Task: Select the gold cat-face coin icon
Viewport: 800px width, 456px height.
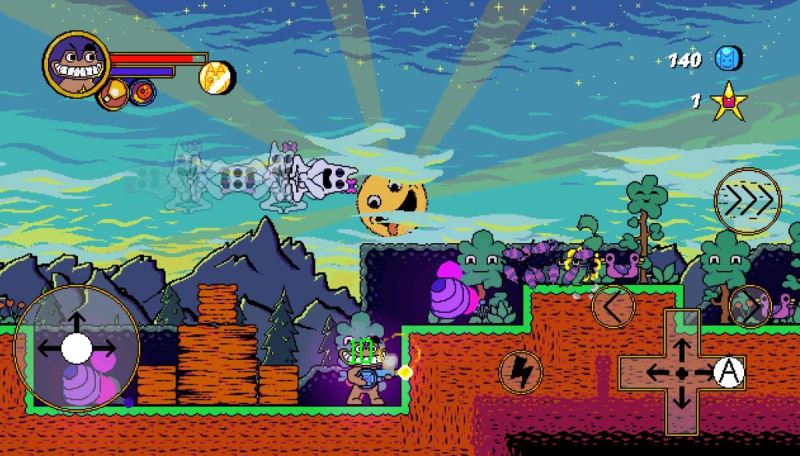Action: click(x=218, y=74)
